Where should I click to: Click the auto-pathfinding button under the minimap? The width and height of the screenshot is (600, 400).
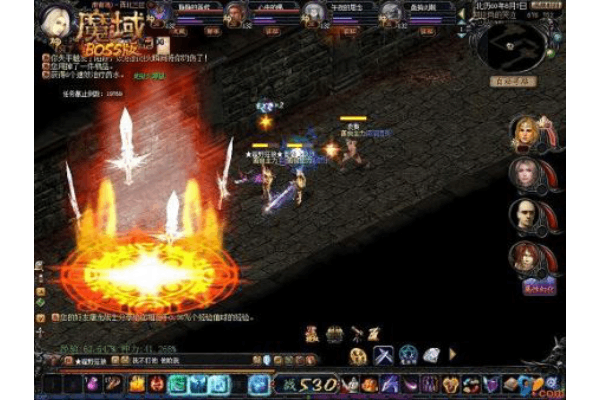[x=512, y=80]
